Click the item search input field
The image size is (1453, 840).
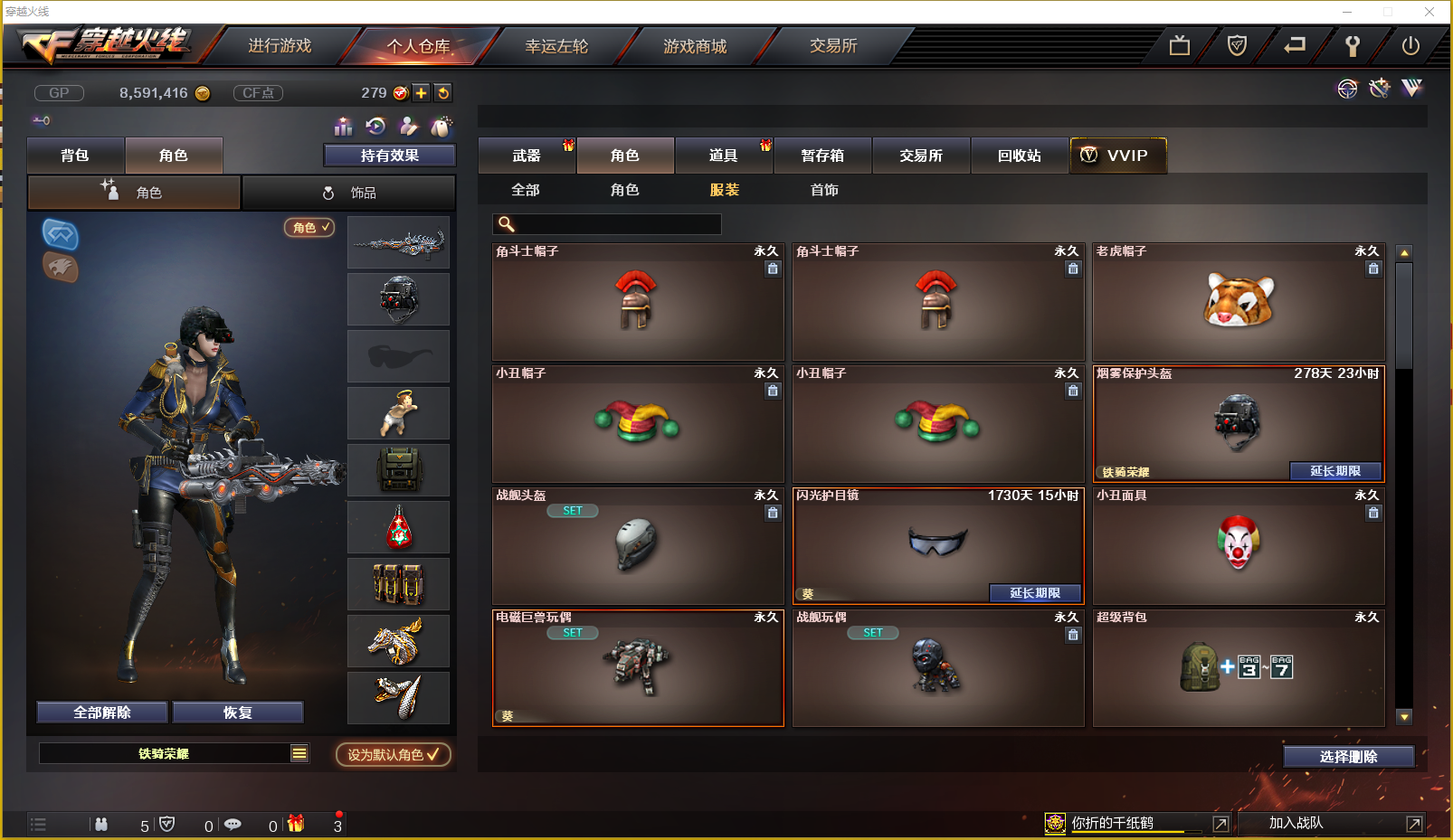(x=606, y=222)
